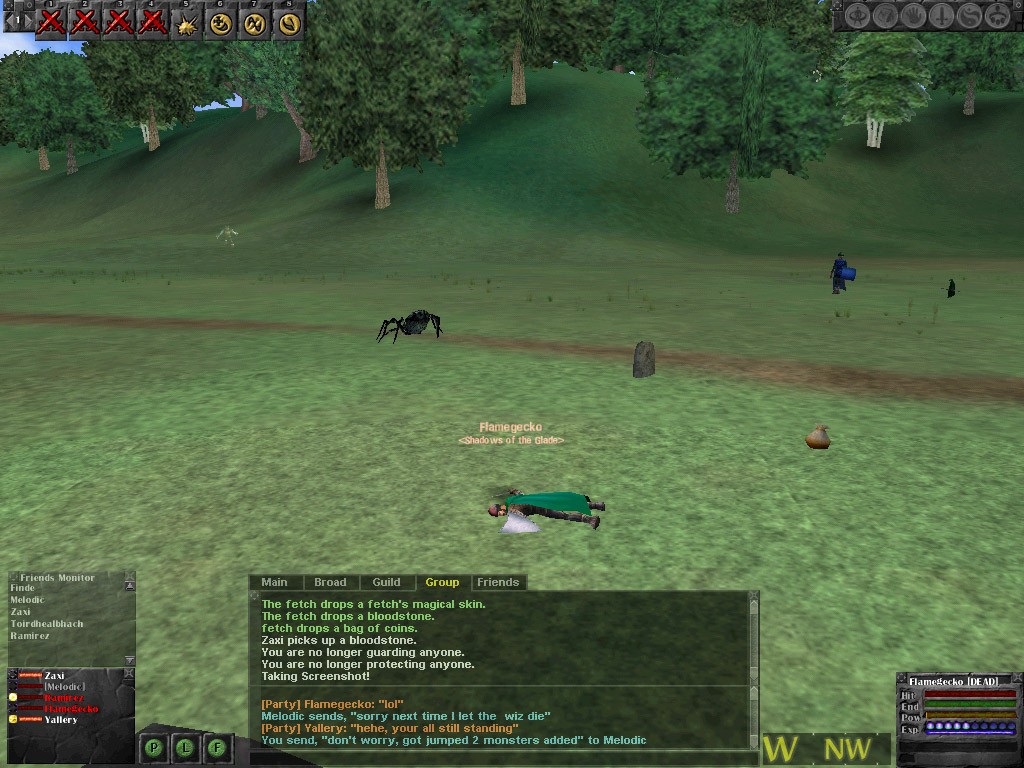Click the green L button
The height and width of the screenshot is (768, 1024).
186,747
